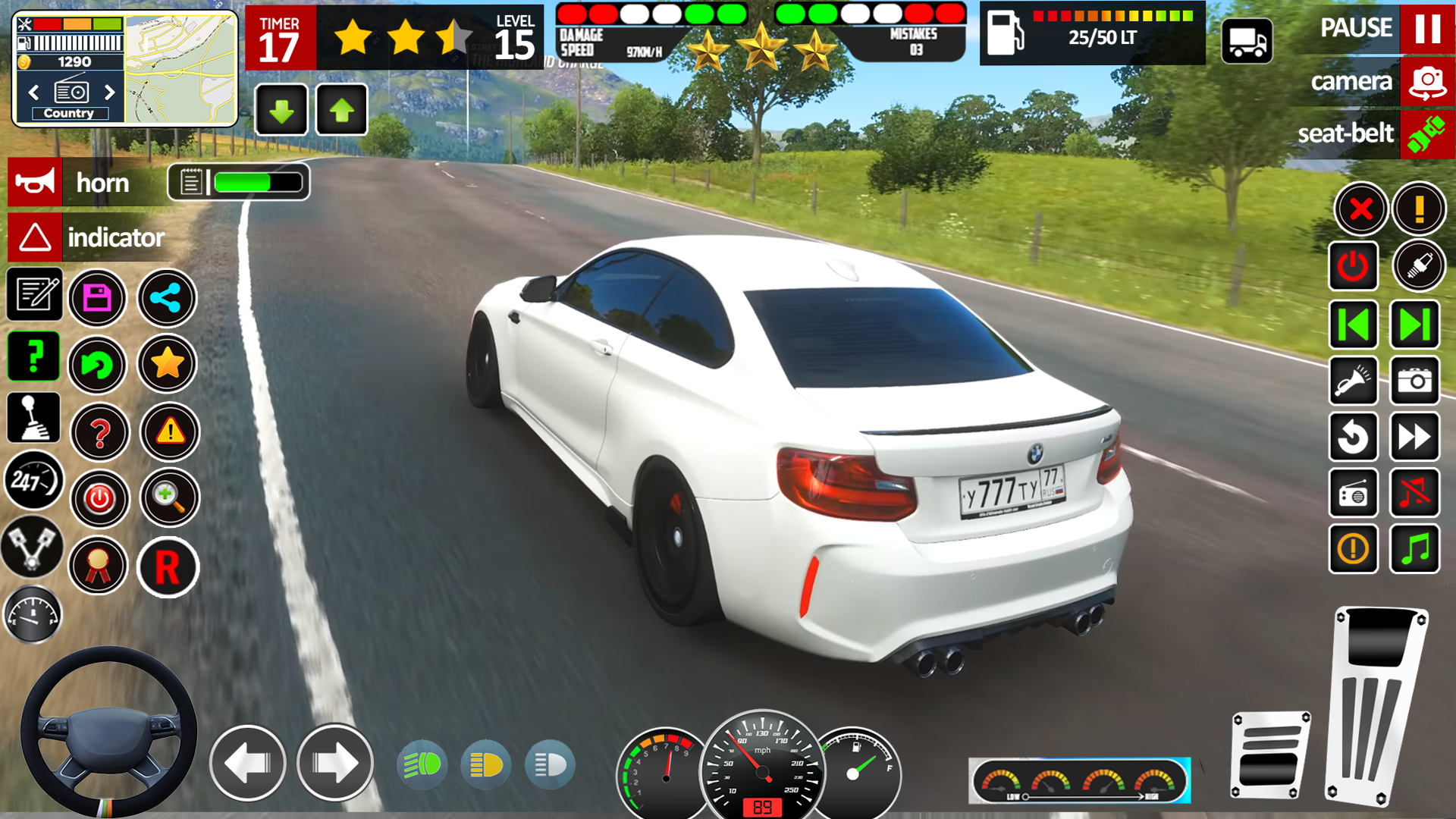Tap the green undo arrow icon

point(97,366)
